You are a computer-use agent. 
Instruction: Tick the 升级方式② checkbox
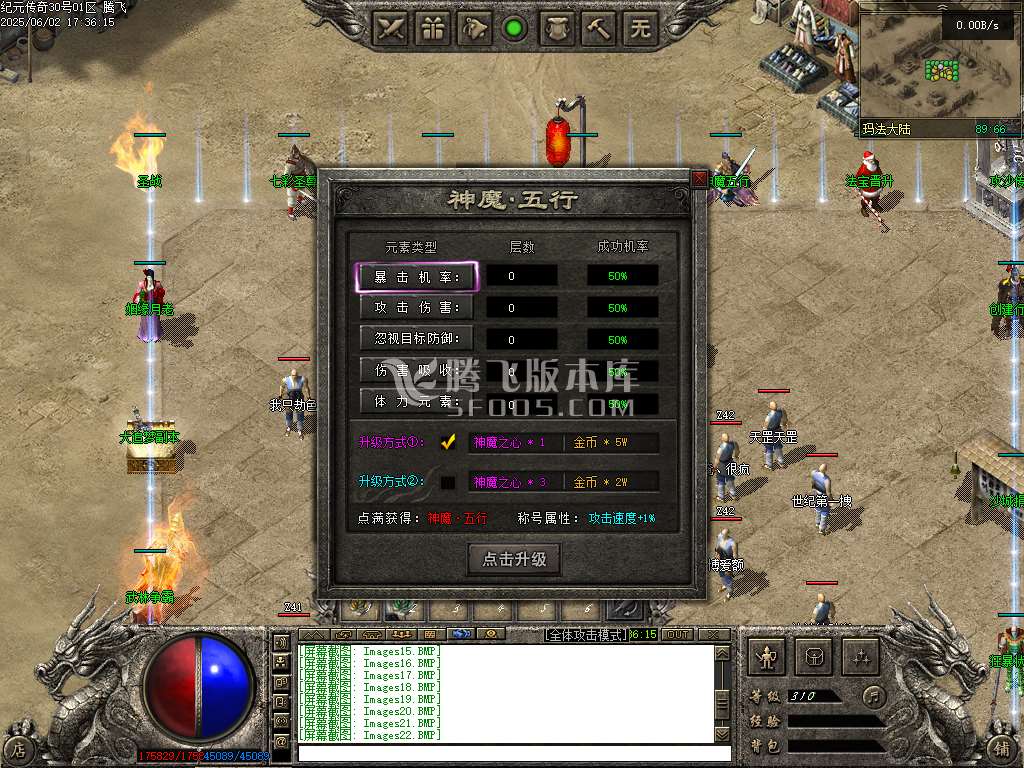(x=448, y=482)
